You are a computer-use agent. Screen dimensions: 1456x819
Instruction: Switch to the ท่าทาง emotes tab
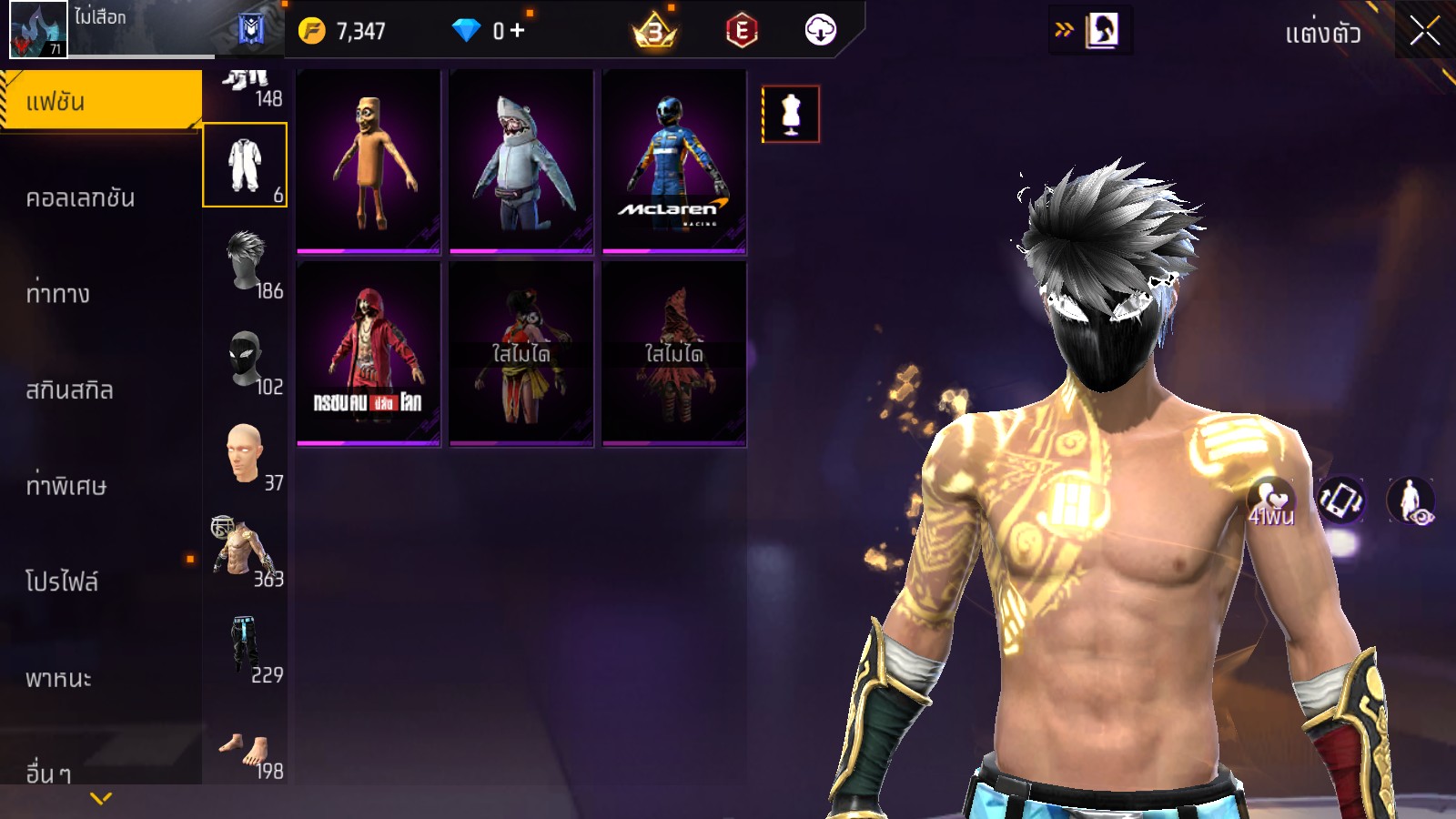[58, 294]
